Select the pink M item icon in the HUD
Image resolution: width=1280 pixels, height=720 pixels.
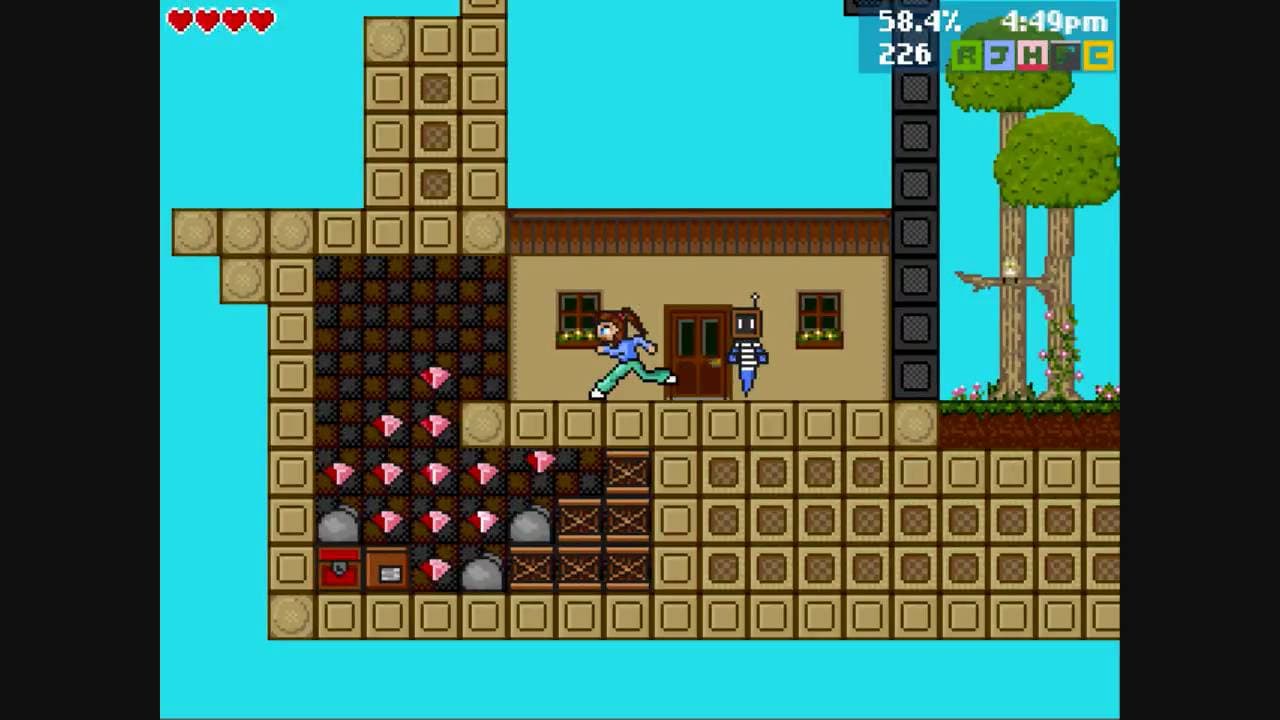[x=1033, y=56]
